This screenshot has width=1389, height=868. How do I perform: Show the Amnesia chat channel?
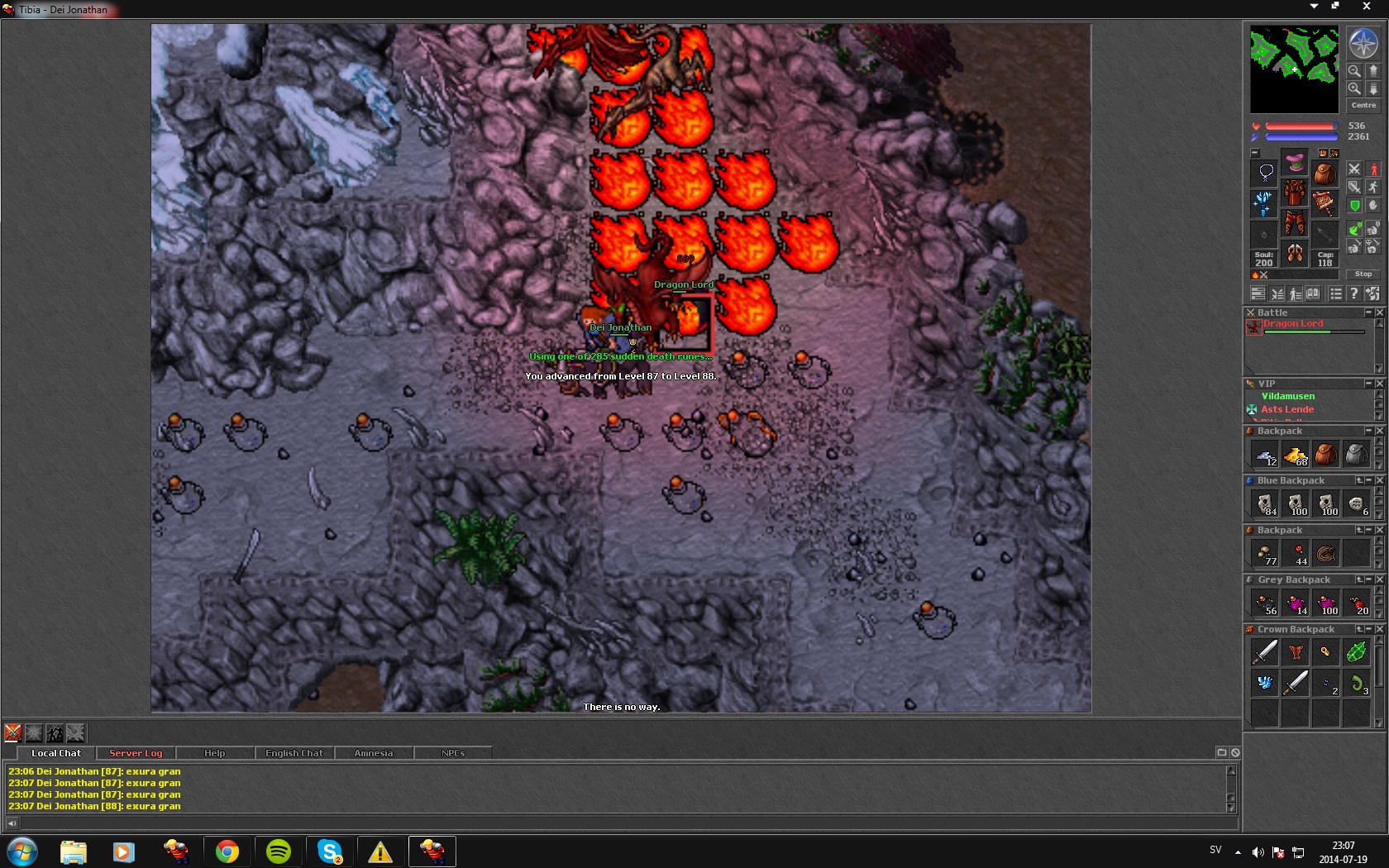(x=373, y=753)
